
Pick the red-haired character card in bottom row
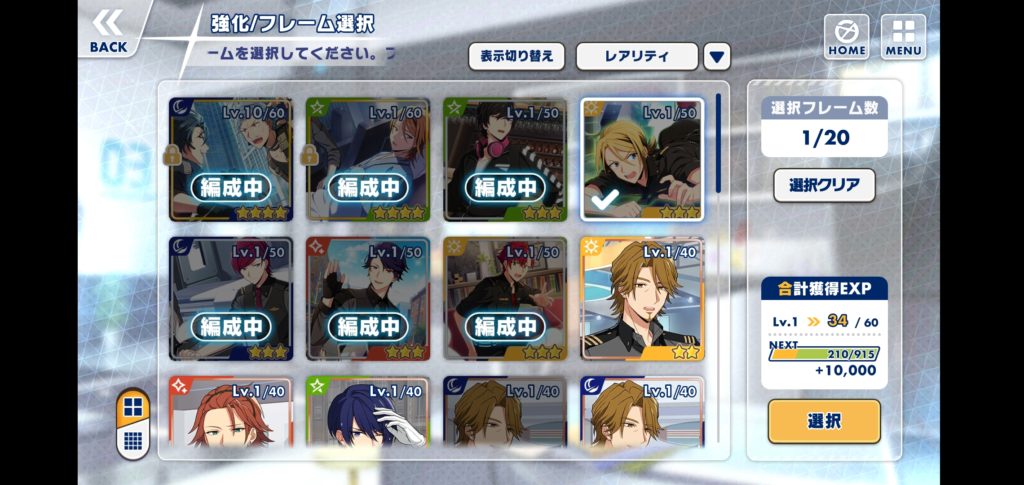point(230,412)
